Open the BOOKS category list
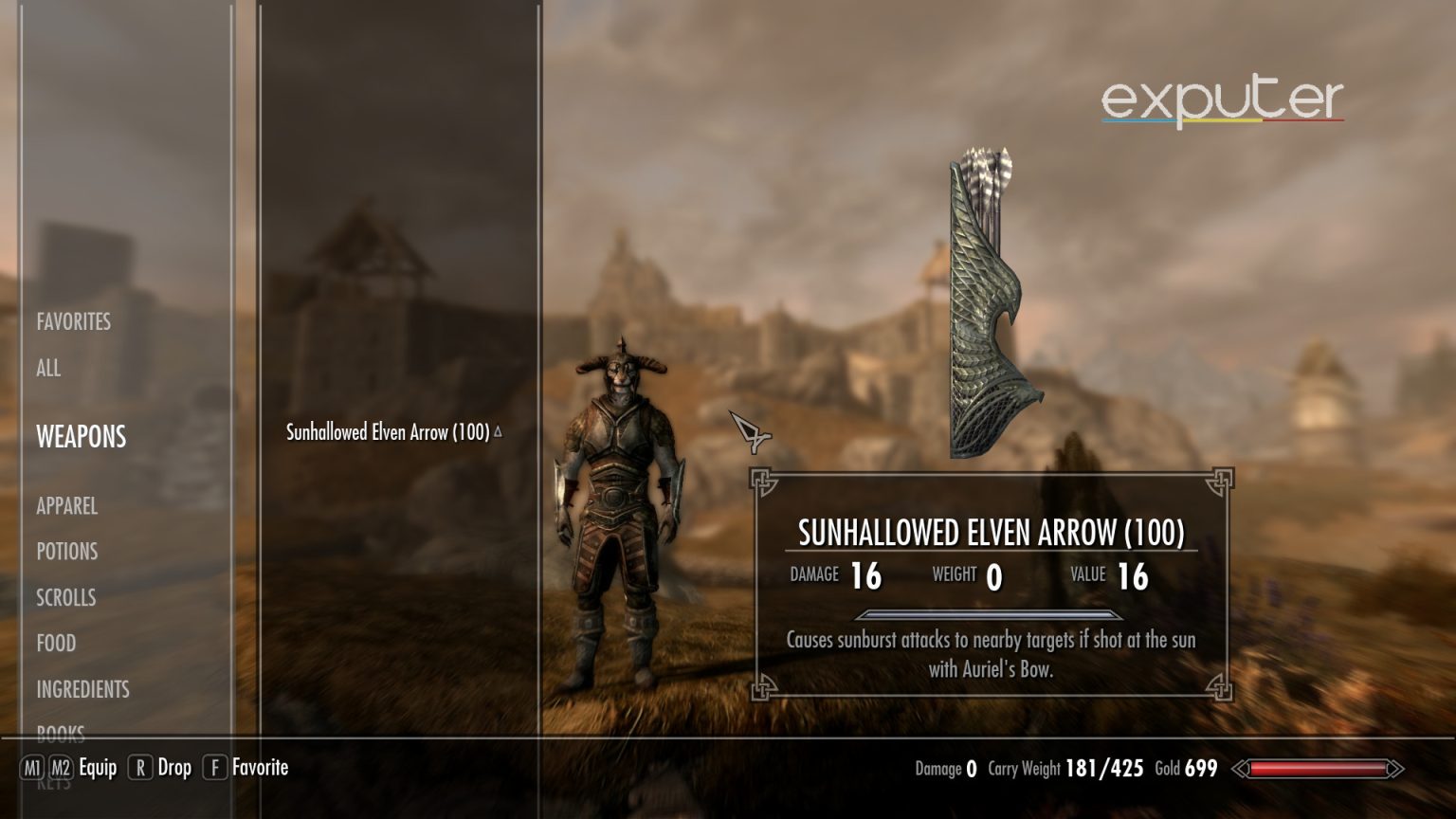Screen dimensions: 1456x819 pos(61,734)
